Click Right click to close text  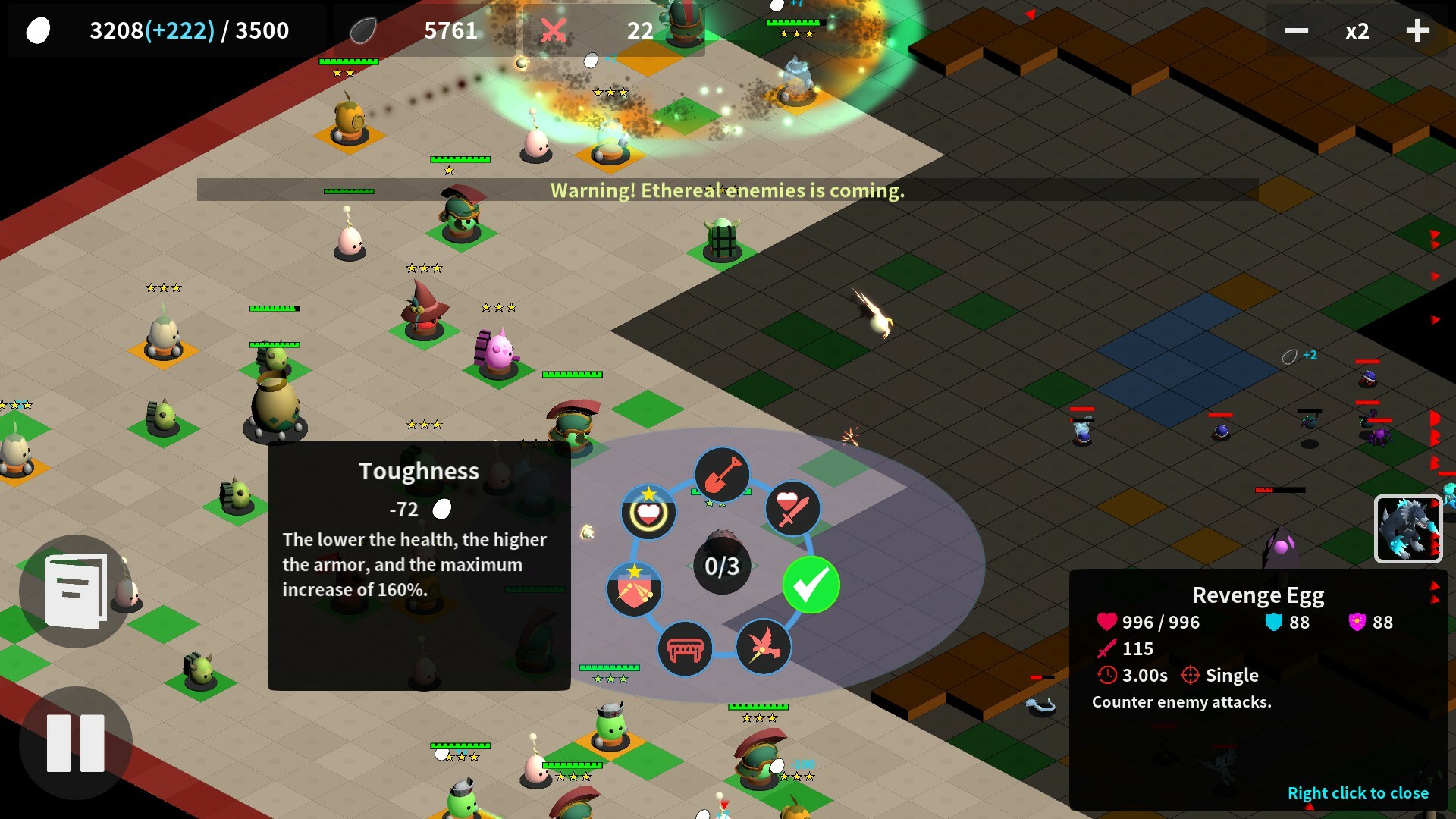point(1358,792)
